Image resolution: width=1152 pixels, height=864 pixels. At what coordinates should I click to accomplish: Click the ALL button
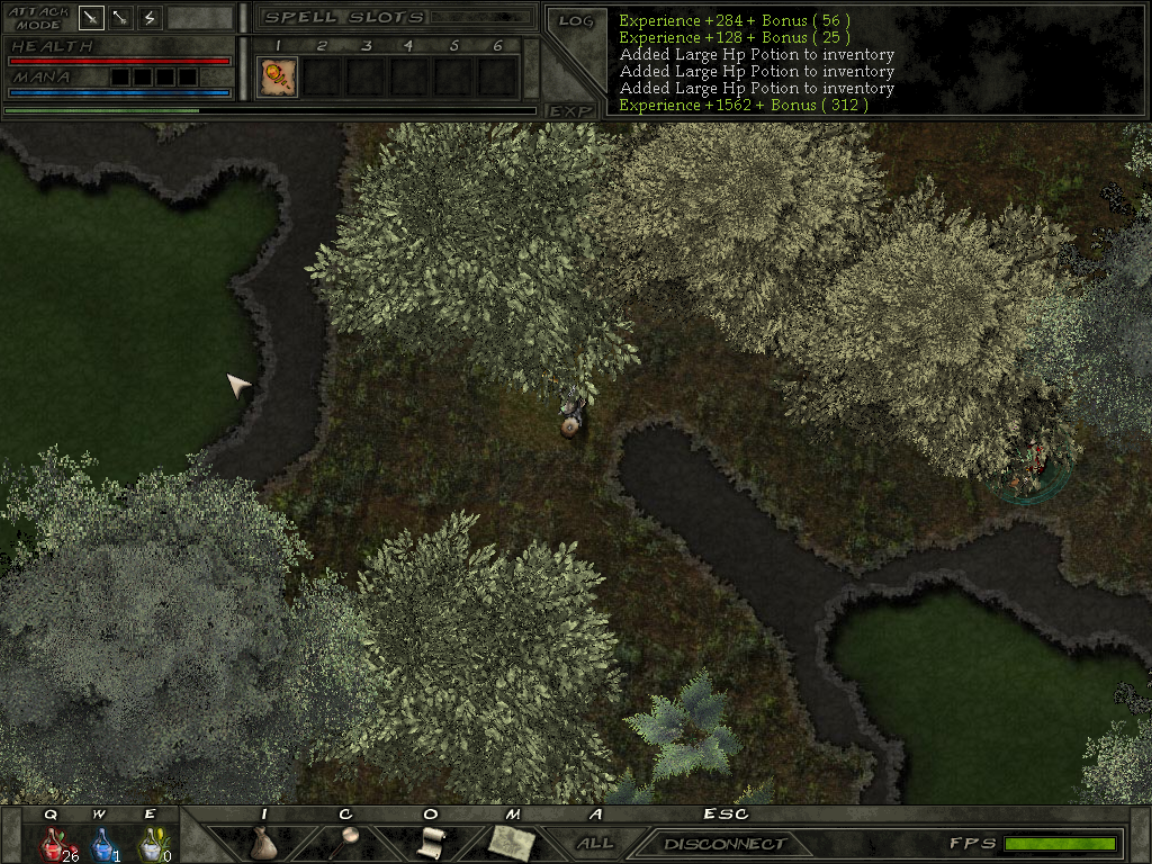pyautogui.click(x=596, y=843)
